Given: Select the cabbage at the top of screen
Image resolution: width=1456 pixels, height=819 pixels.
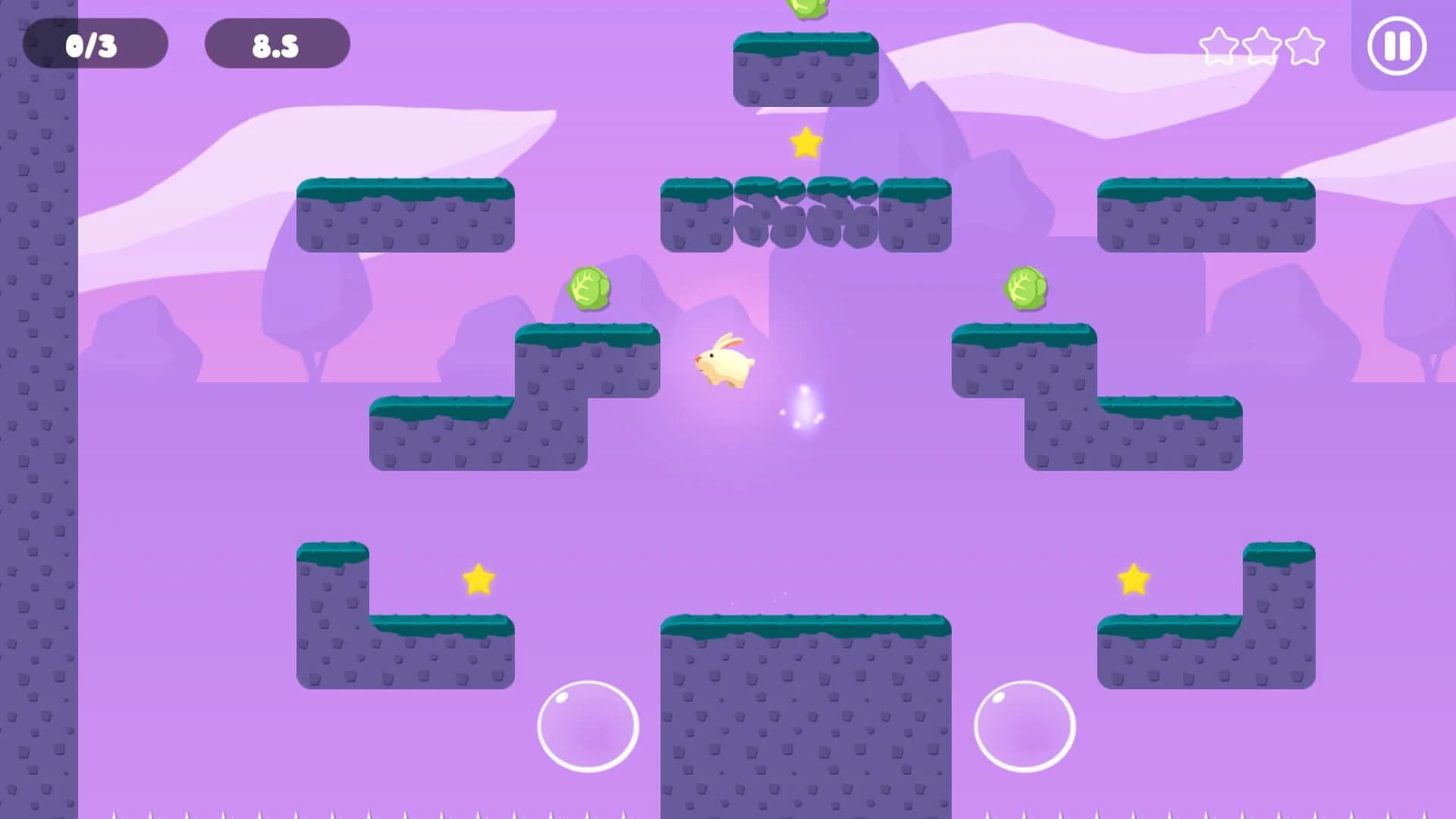Looking at the screenshot, I should click(808, 8).
